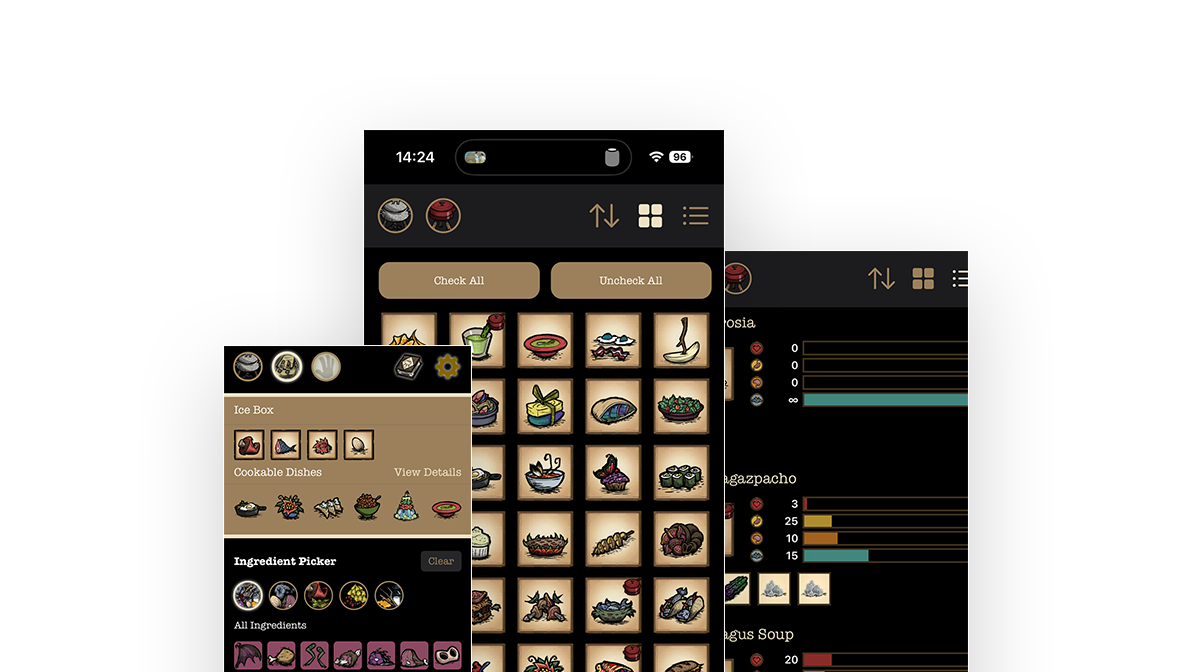Select the fish in the Ice Box

(x=285, y=444)
